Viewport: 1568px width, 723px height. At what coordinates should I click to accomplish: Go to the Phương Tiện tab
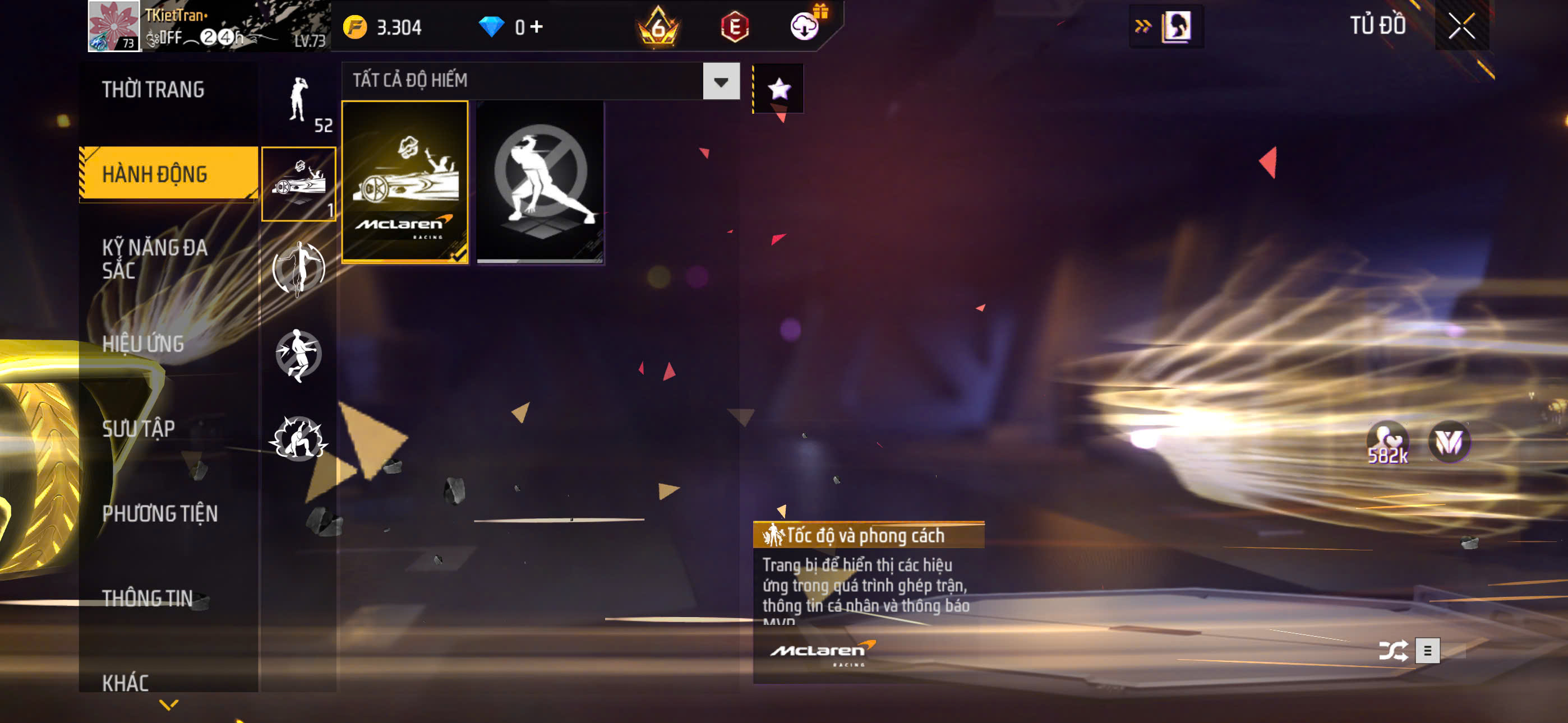point(159,513)
